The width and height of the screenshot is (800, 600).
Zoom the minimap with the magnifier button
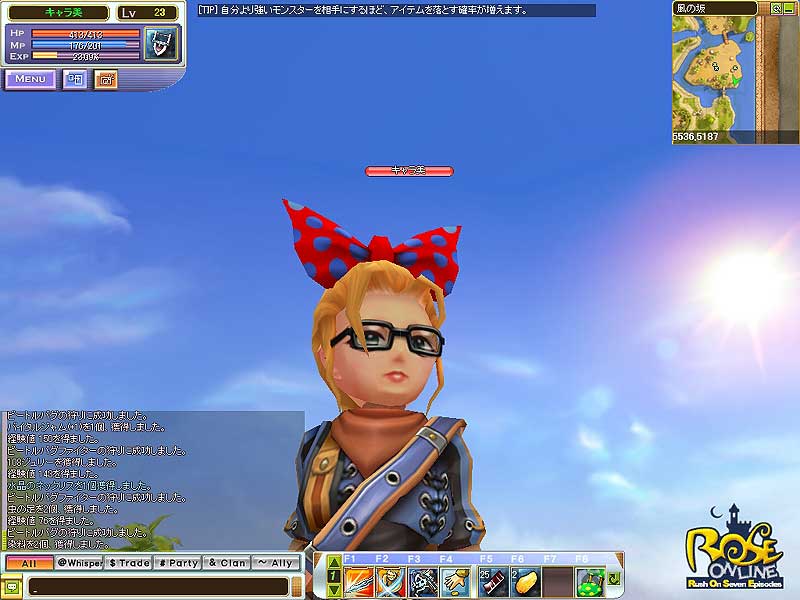point(775,7)
